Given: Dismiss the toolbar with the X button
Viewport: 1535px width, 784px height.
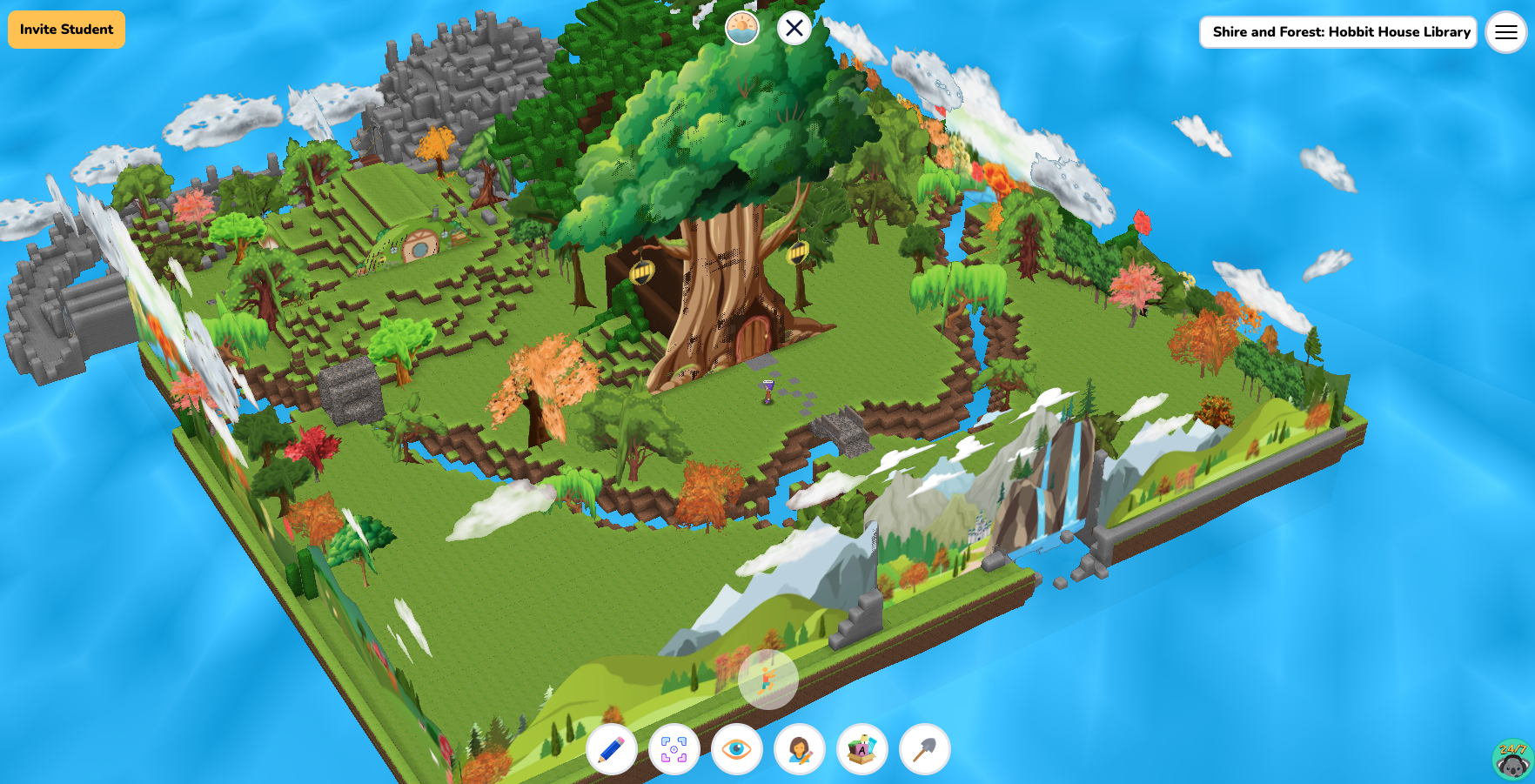Looking at the screenshot, I should [x=794, y=29].
